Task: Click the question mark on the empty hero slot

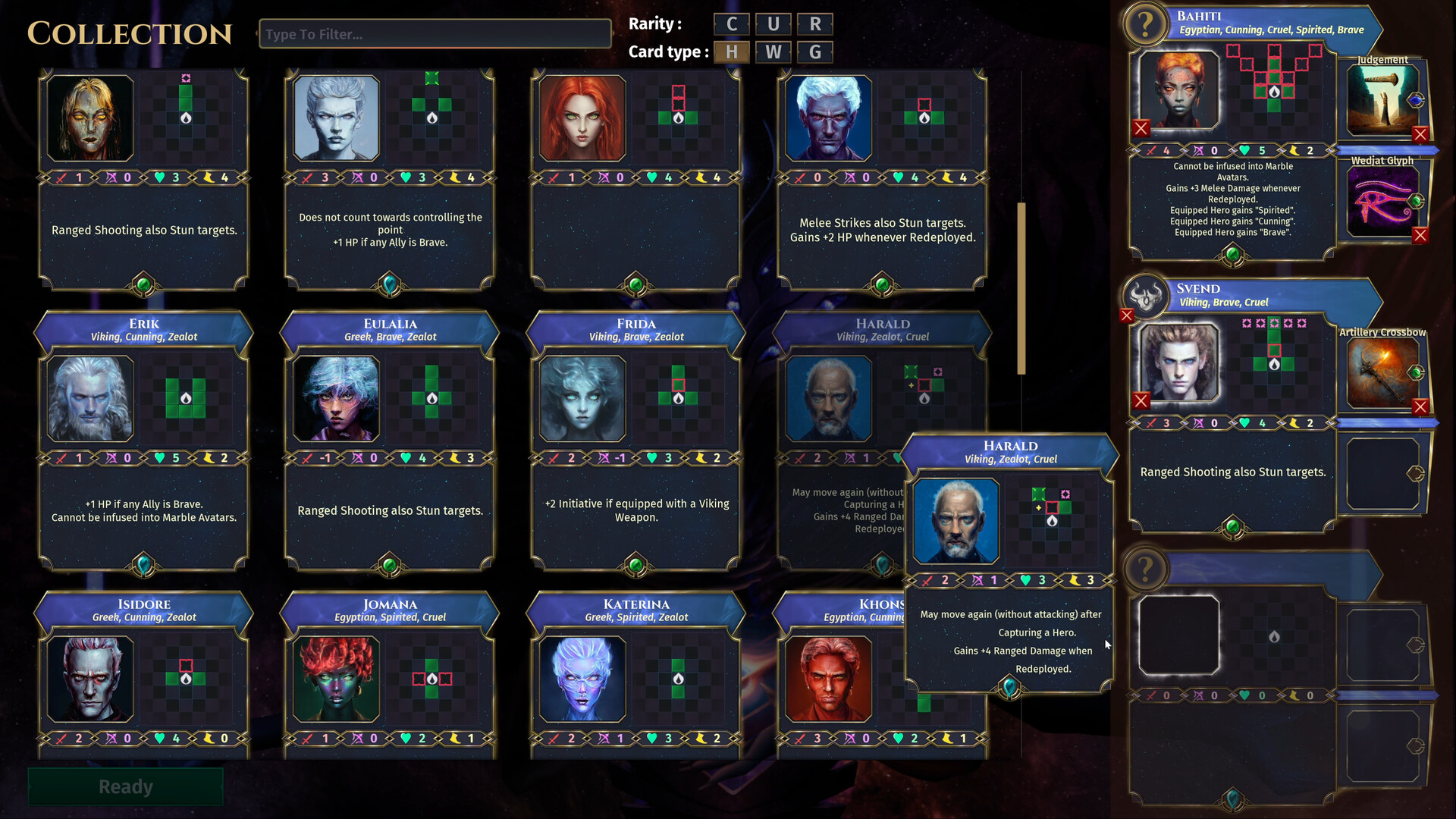Action: pyautogui.click(x=1145, y=570)
